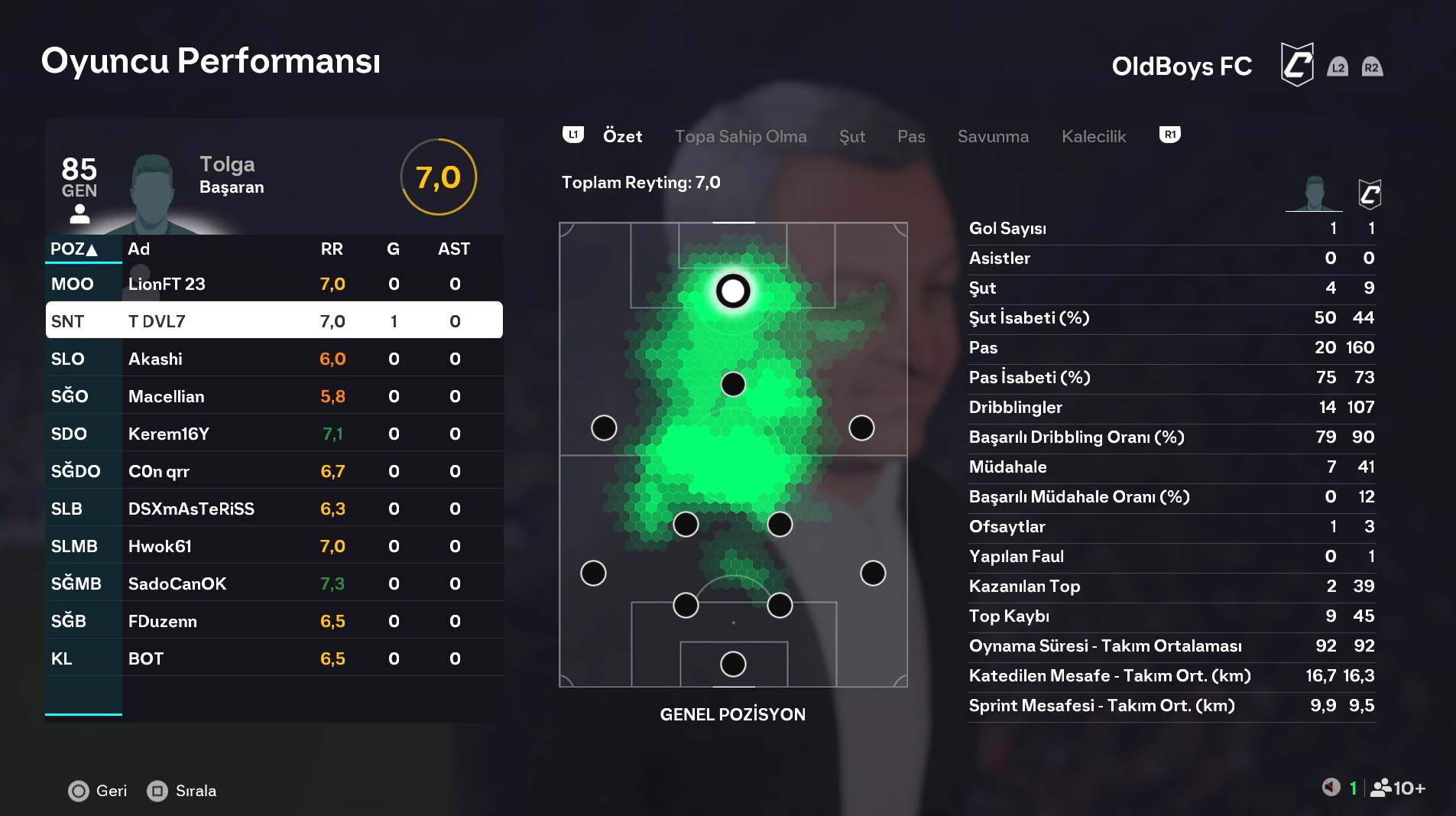
Task: Switch to the Savunma tab
Action: click(992, 136)
